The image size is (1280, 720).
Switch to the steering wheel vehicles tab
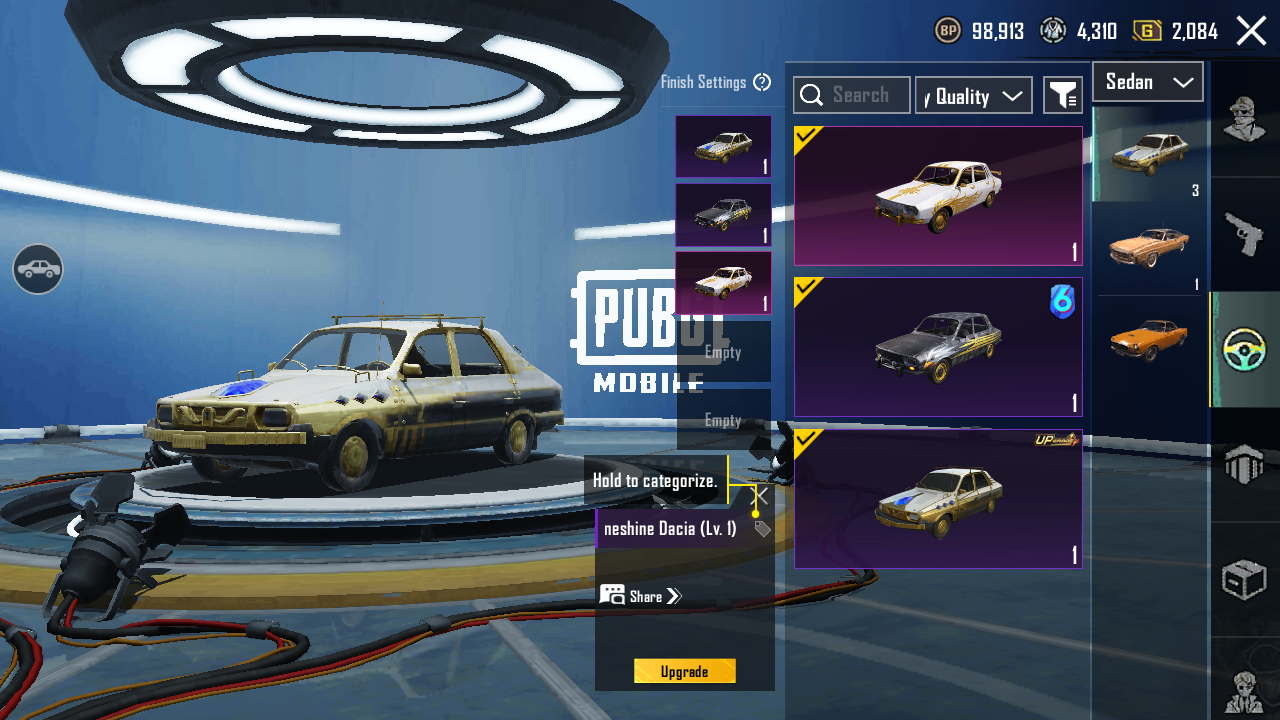pyautogui.click(x=1245, y=349)
